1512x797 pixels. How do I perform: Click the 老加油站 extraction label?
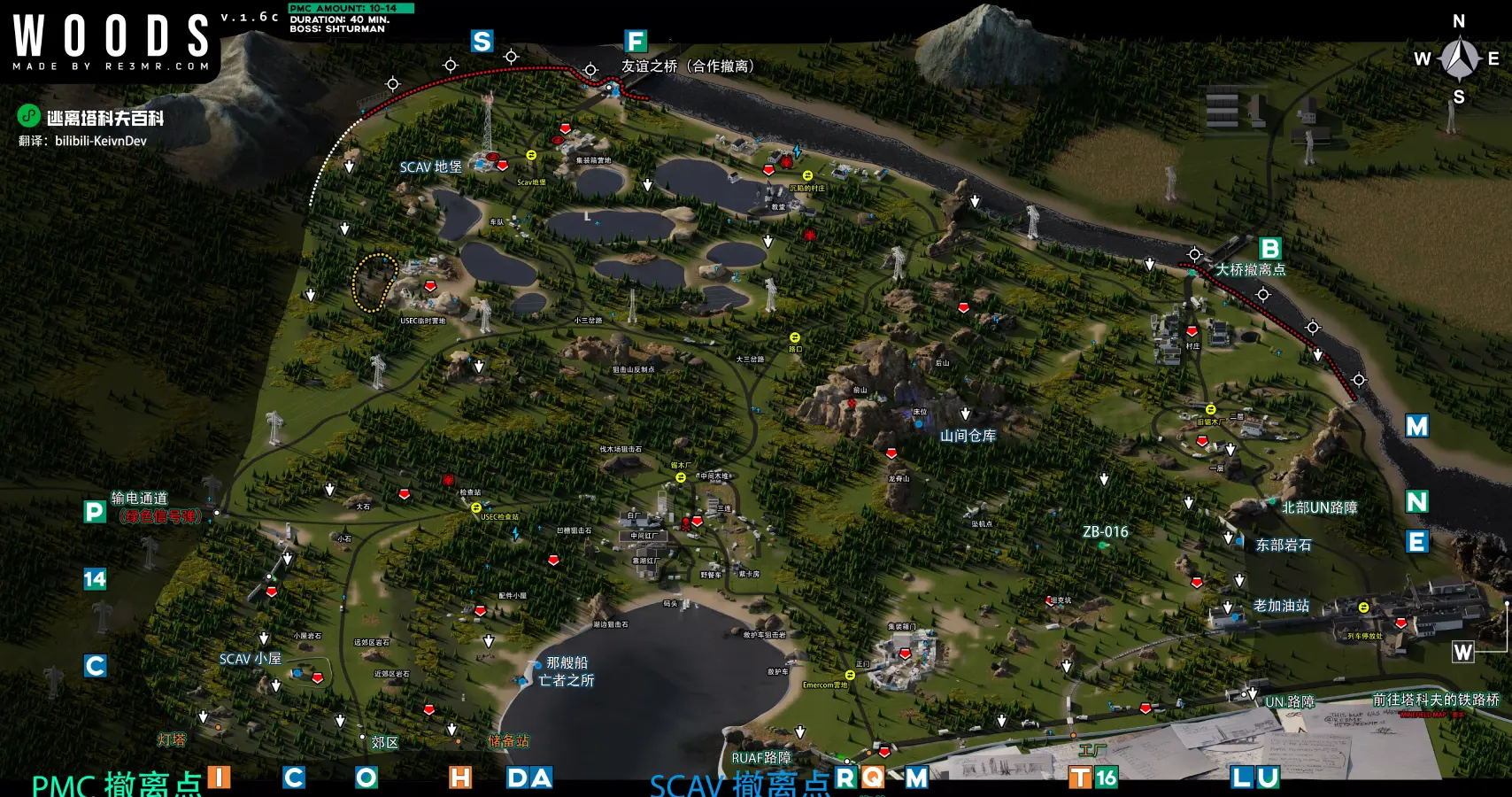coord(1281,606)
